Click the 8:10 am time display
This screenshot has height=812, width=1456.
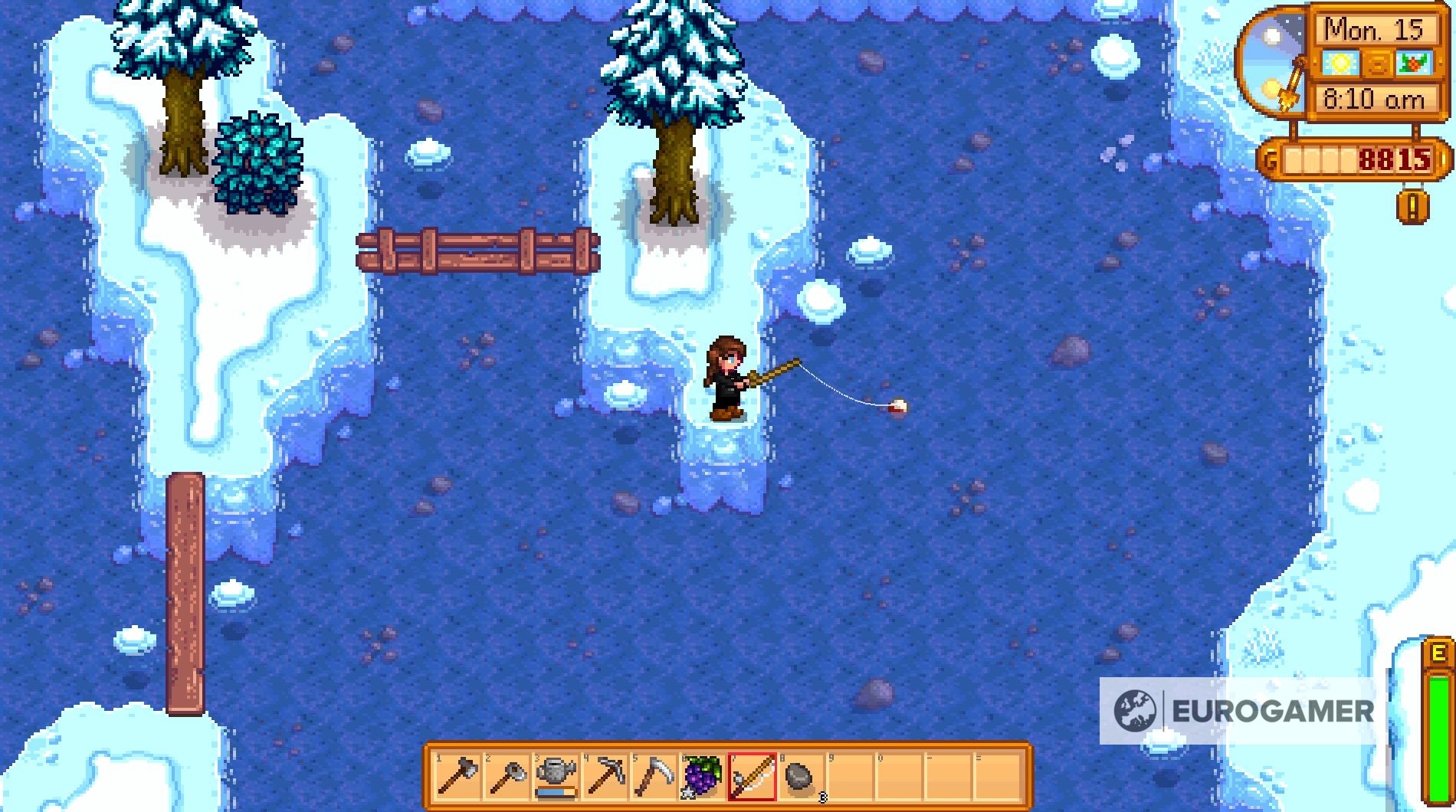tap(1376, 100)
